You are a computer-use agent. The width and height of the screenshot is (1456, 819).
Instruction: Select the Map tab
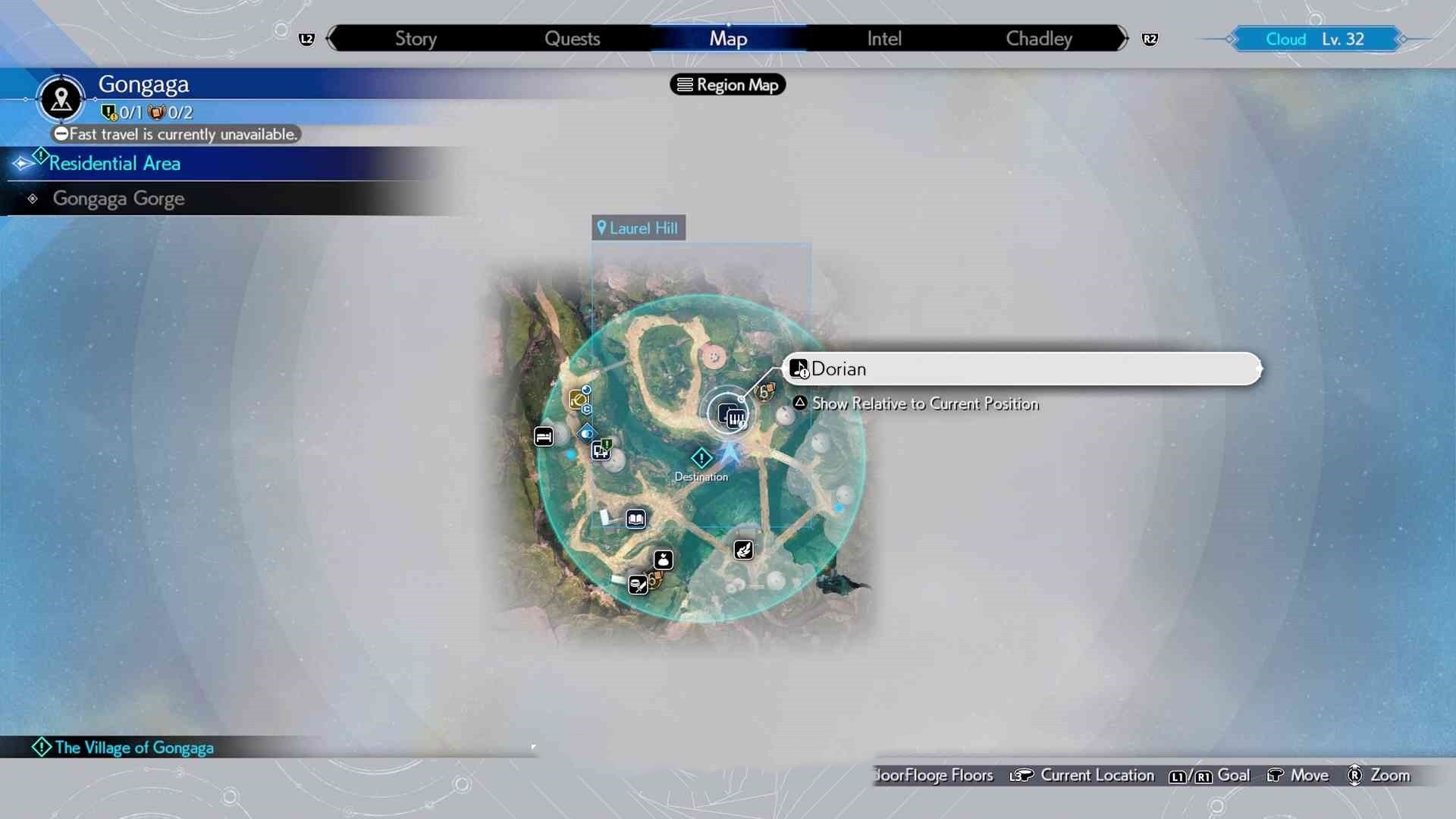(x=728, y=39)
